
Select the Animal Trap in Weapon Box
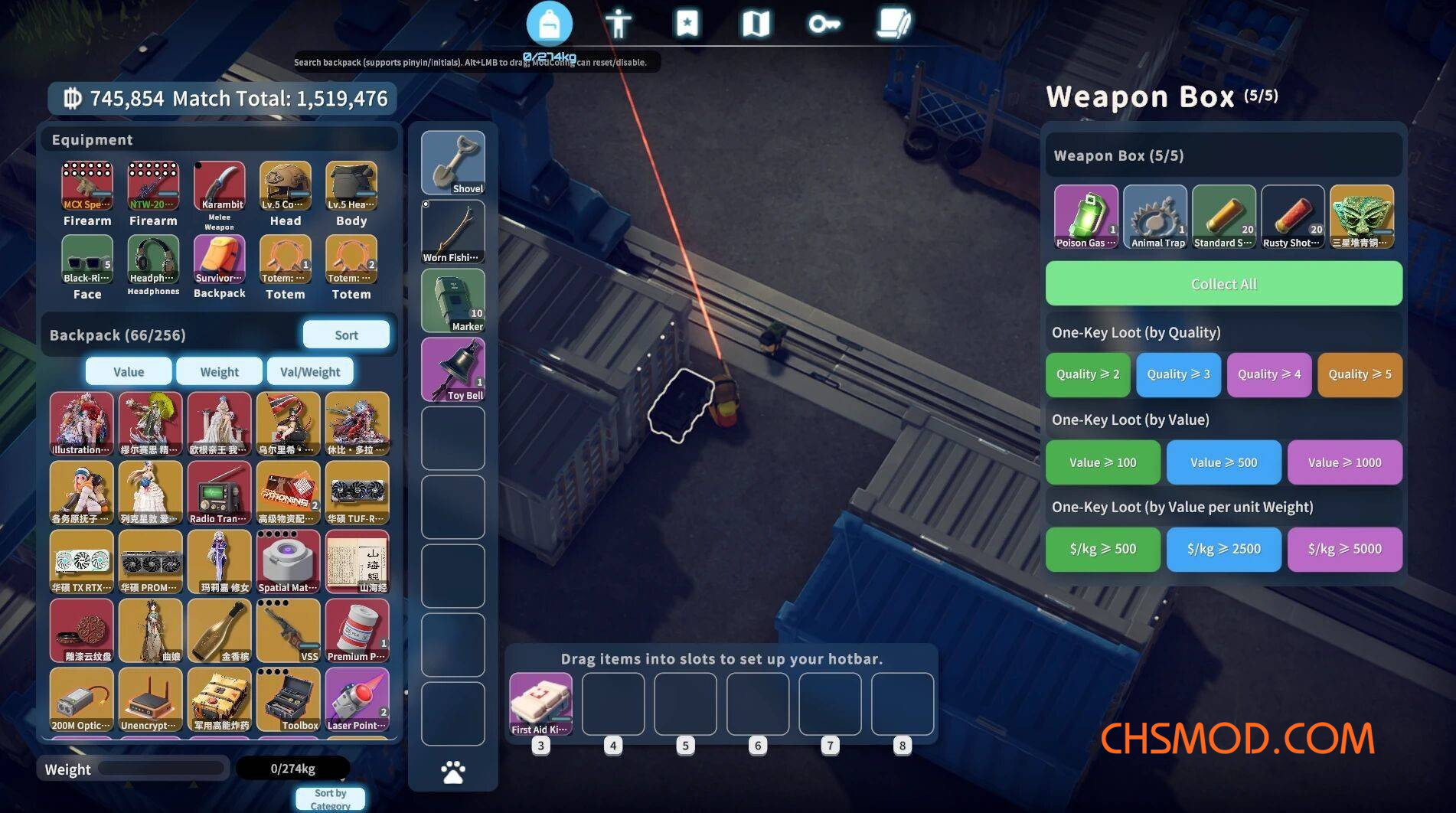click(x=1155, y=217)
